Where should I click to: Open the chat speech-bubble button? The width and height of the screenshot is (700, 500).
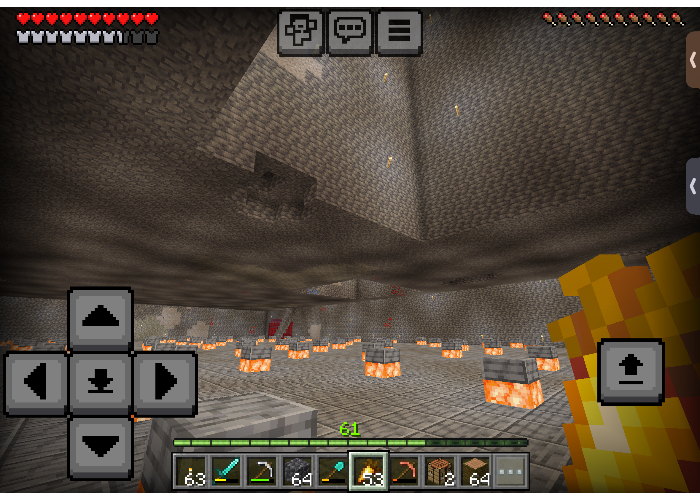coord(349,31)
